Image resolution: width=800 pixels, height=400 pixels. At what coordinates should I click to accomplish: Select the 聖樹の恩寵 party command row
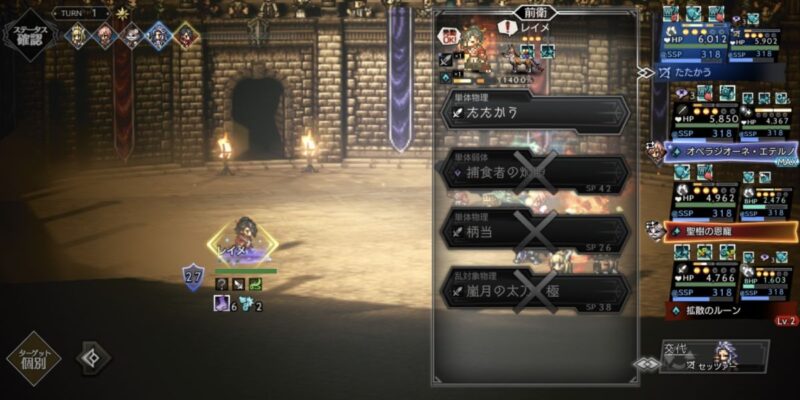(732, 231)
